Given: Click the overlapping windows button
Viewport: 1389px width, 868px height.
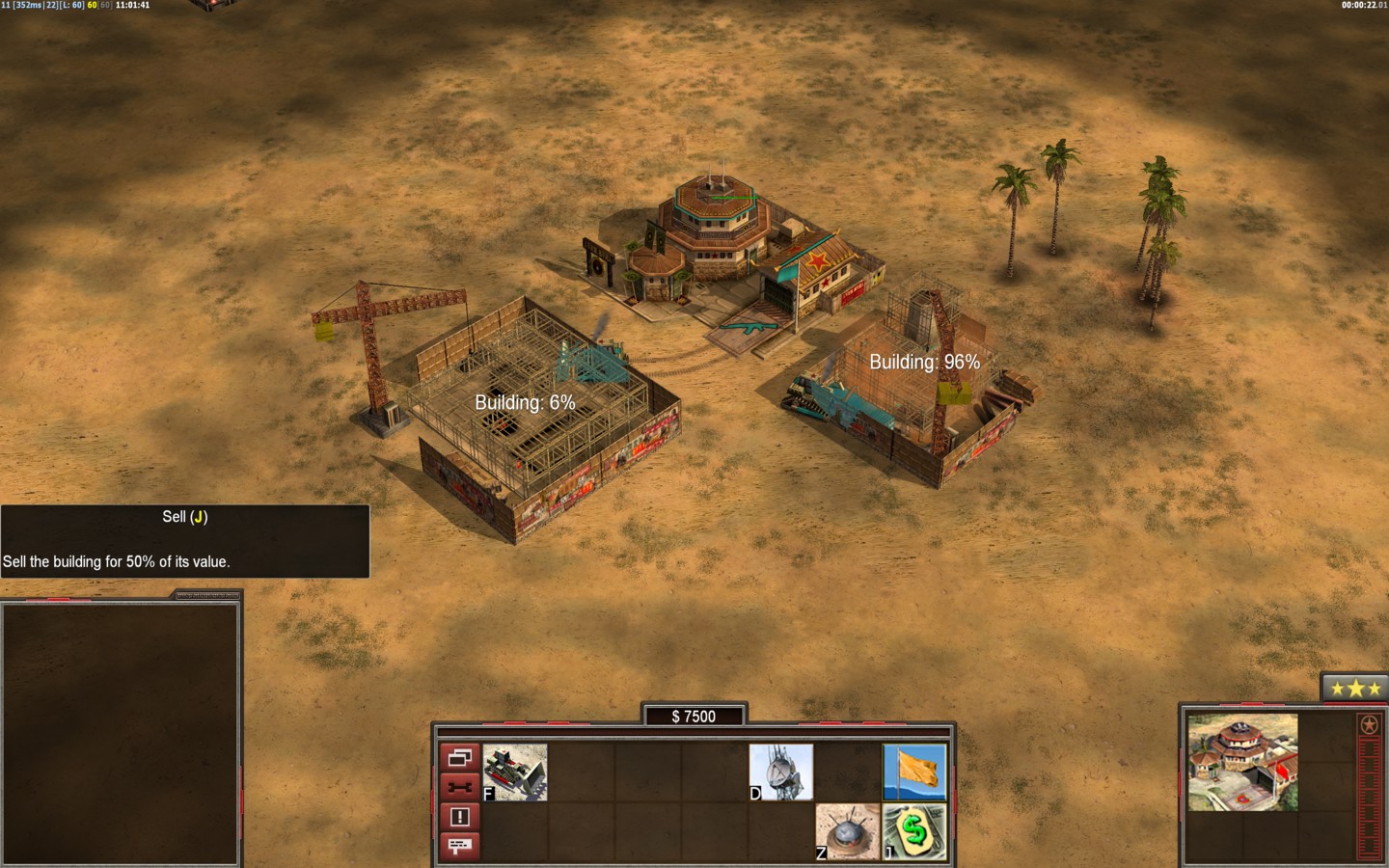Looking at the screenshot, I should point(459,757).
